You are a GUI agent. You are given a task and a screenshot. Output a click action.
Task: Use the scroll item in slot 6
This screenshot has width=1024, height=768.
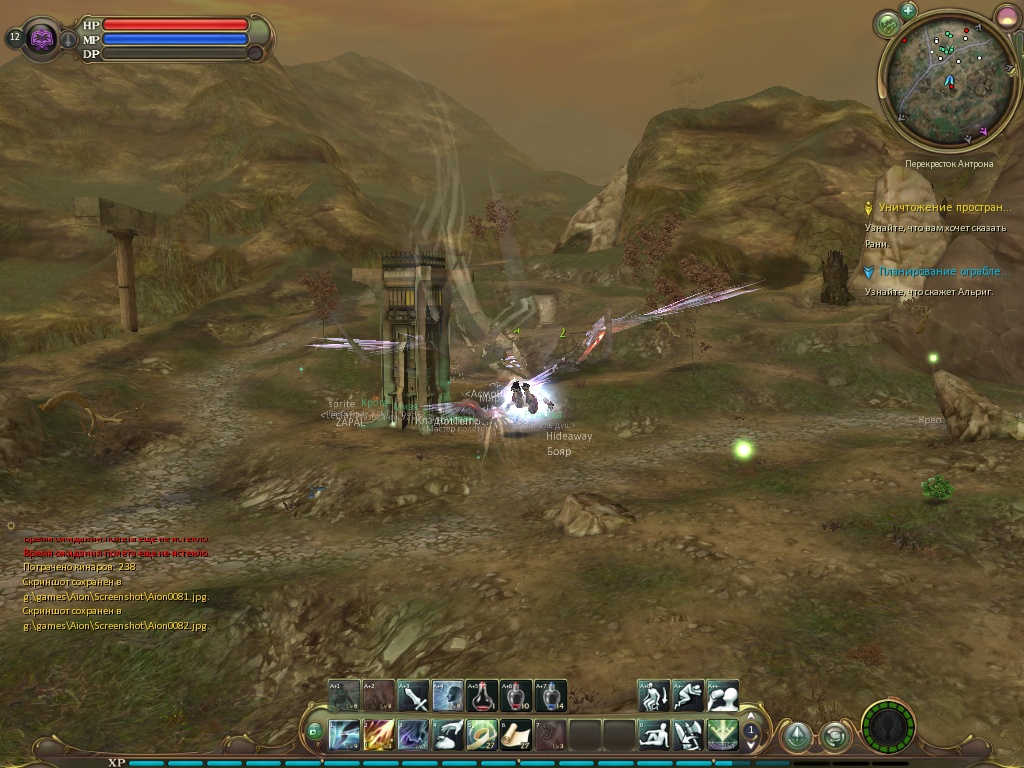(516, 735)
